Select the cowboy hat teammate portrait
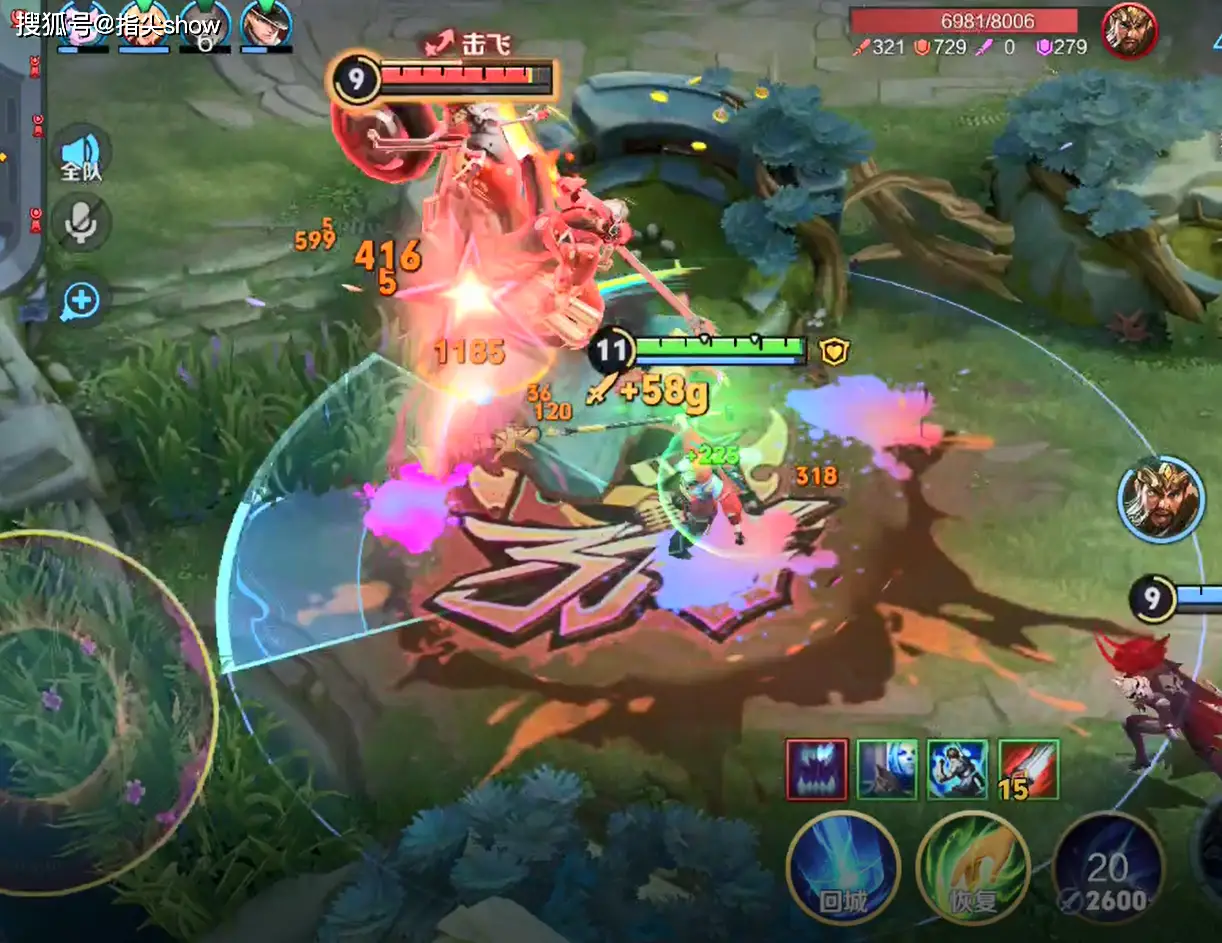The width and height of the screenshot is (1222, 943). (265, 25)
